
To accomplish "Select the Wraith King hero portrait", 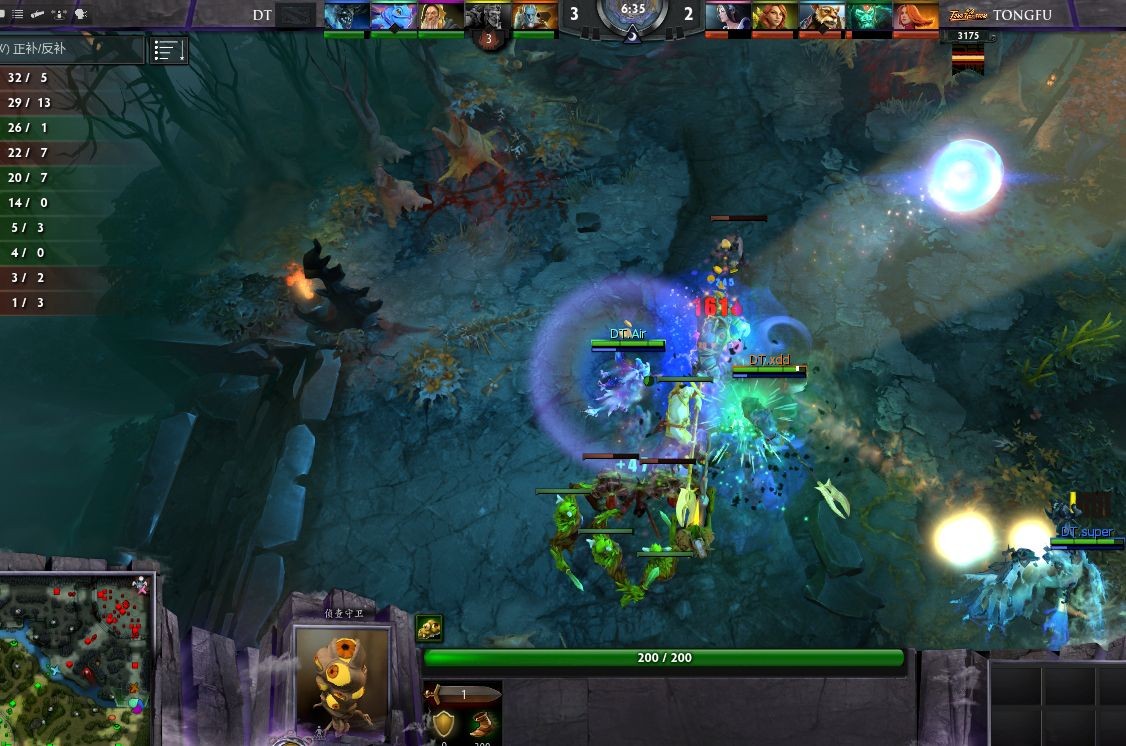I will point(868,16).
